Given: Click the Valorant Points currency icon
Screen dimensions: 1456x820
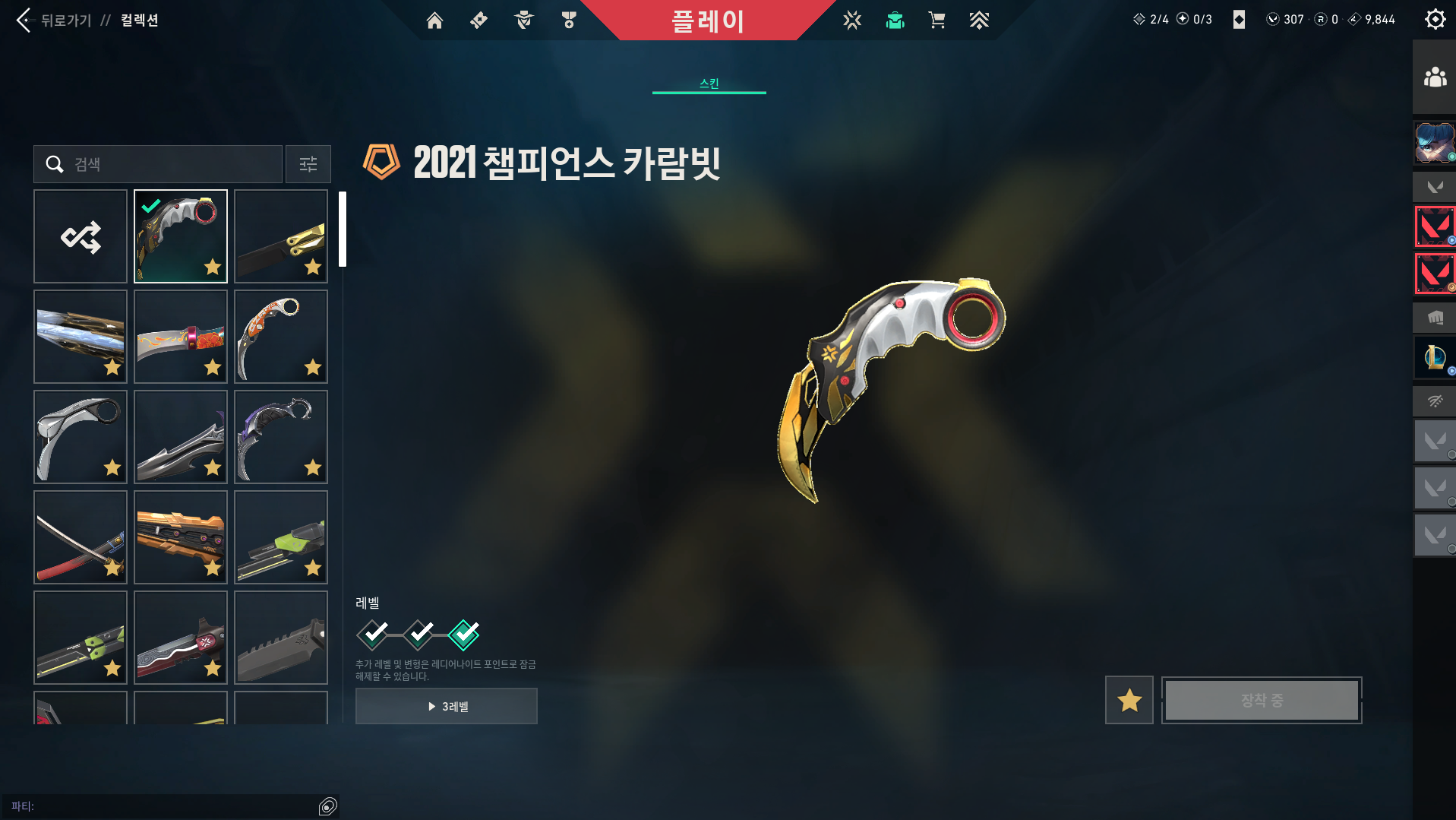Looking at the screenshot, I should (1274, 20).
